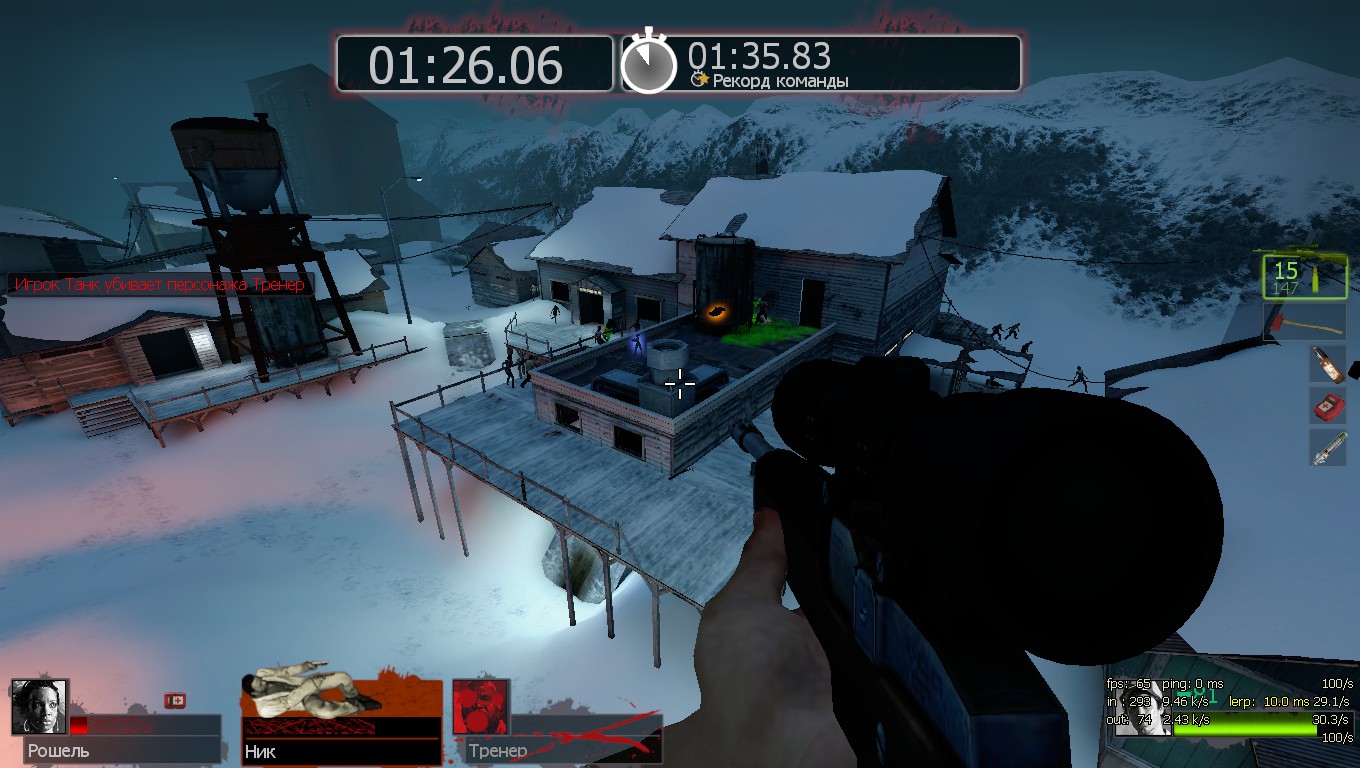This screenshot has height=768, width=1360.
Task: Click your own survivor portrait with cap
Action: 1142,710
